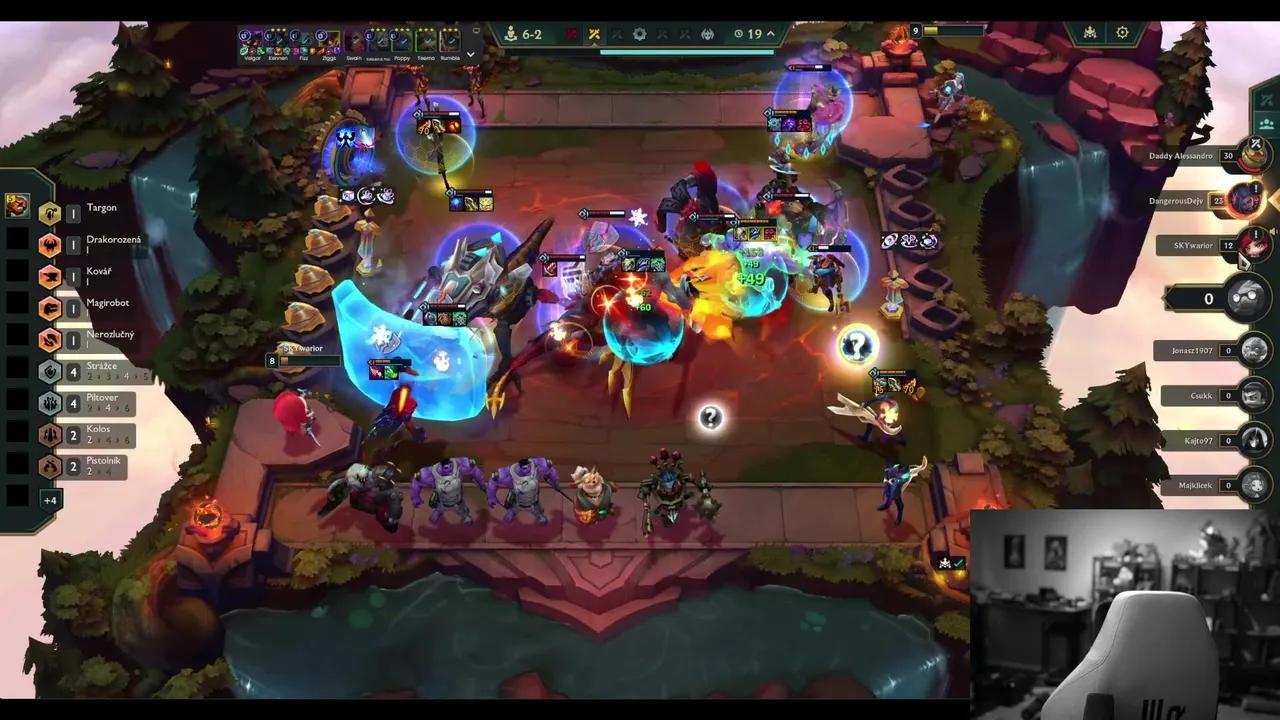This screenshot has width=1280, height=720.
Task: Toggle the yellow hammer team planner icon
Action: (594, 34)
